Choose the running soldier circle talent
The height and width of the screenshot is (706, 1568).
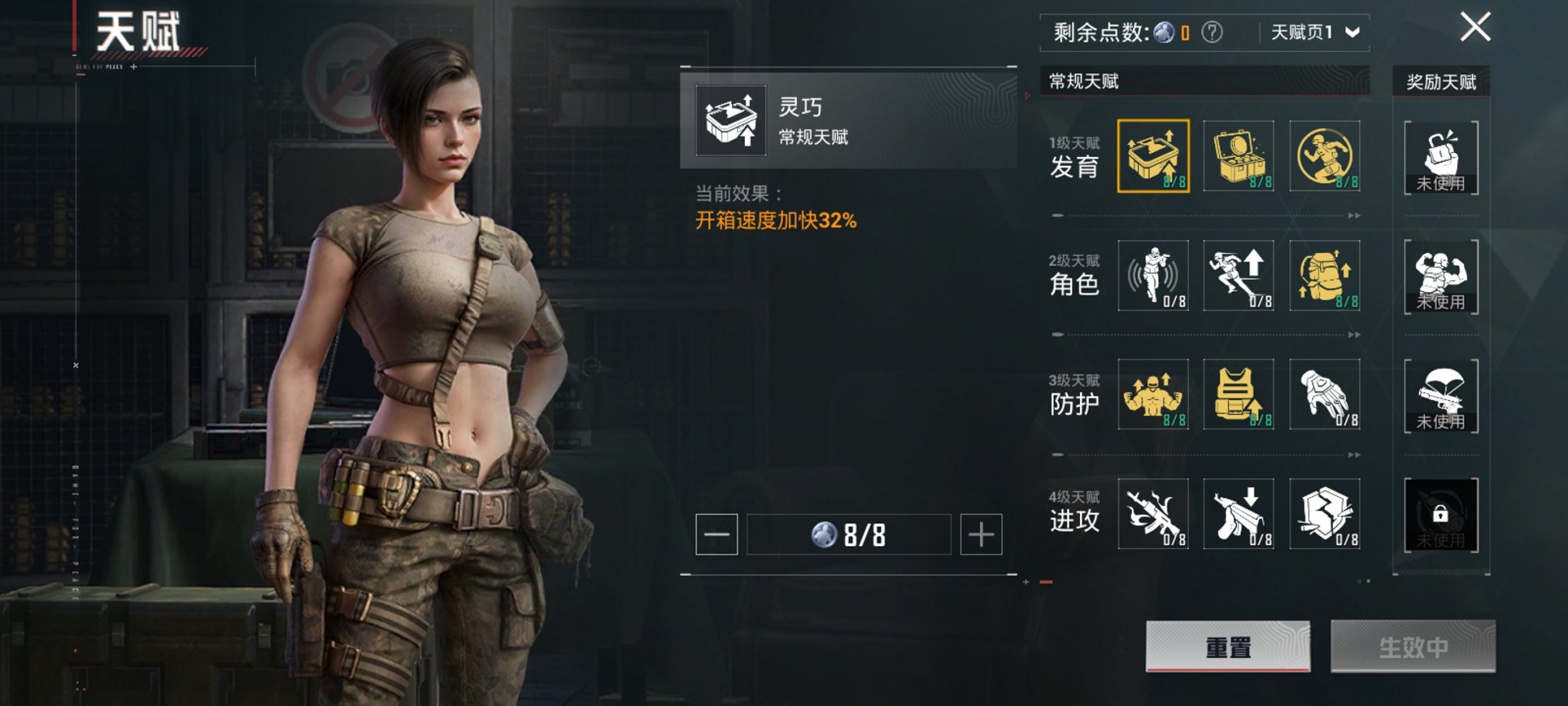pyautogui.click(x=1324, y=156)
